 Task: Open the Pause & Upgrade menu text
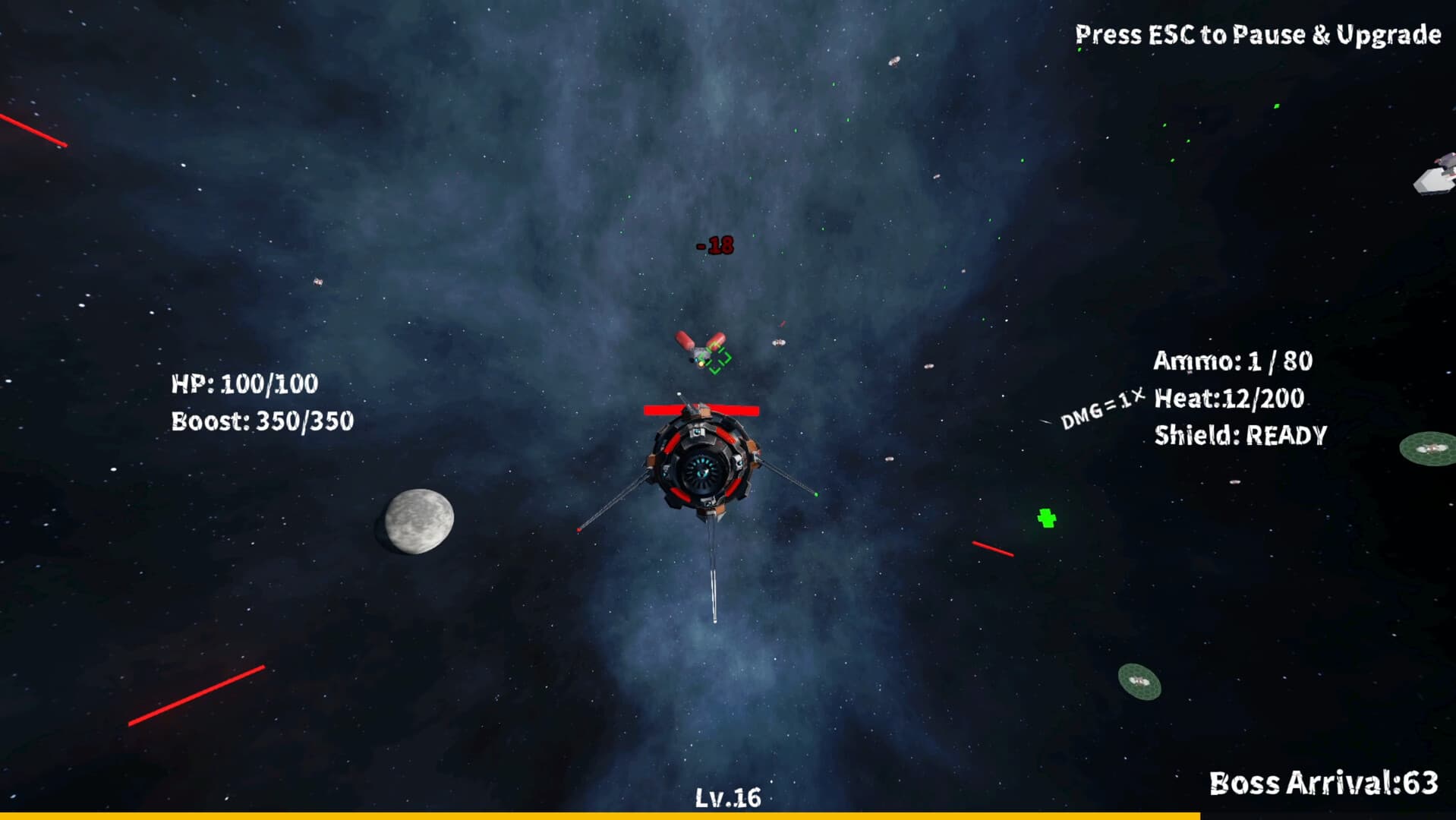pyautogui.click(x=1258, y=33)
